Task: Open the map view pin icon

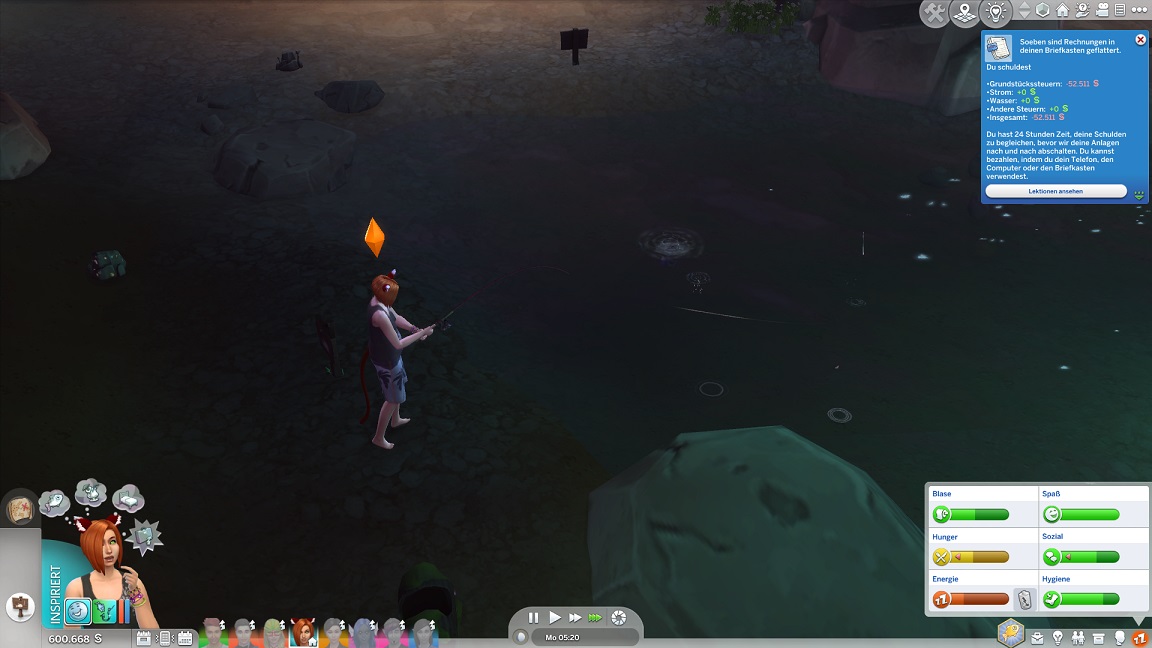Action: (964, 13)
